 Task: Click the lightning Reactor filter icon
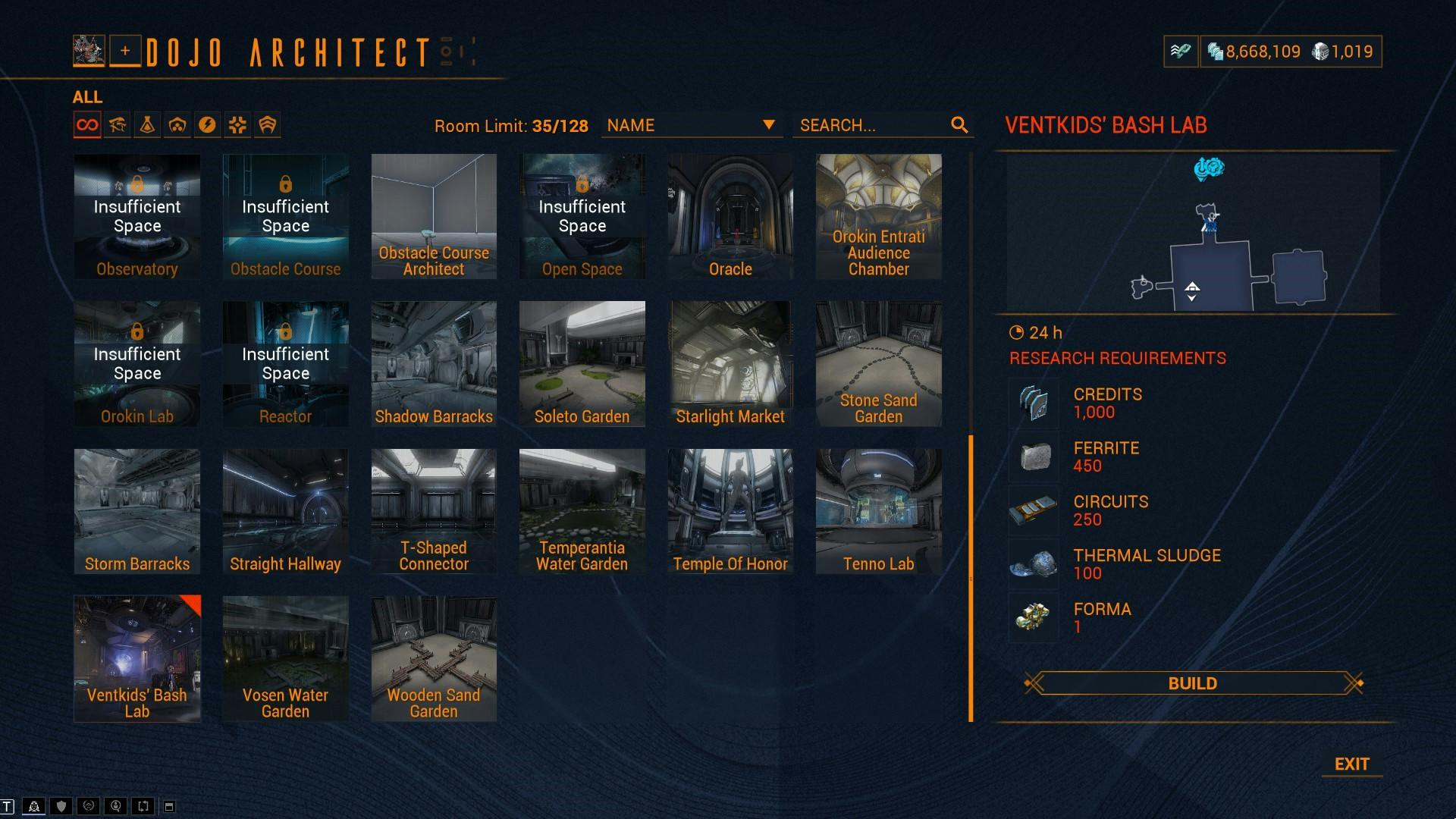coord(208,124)
